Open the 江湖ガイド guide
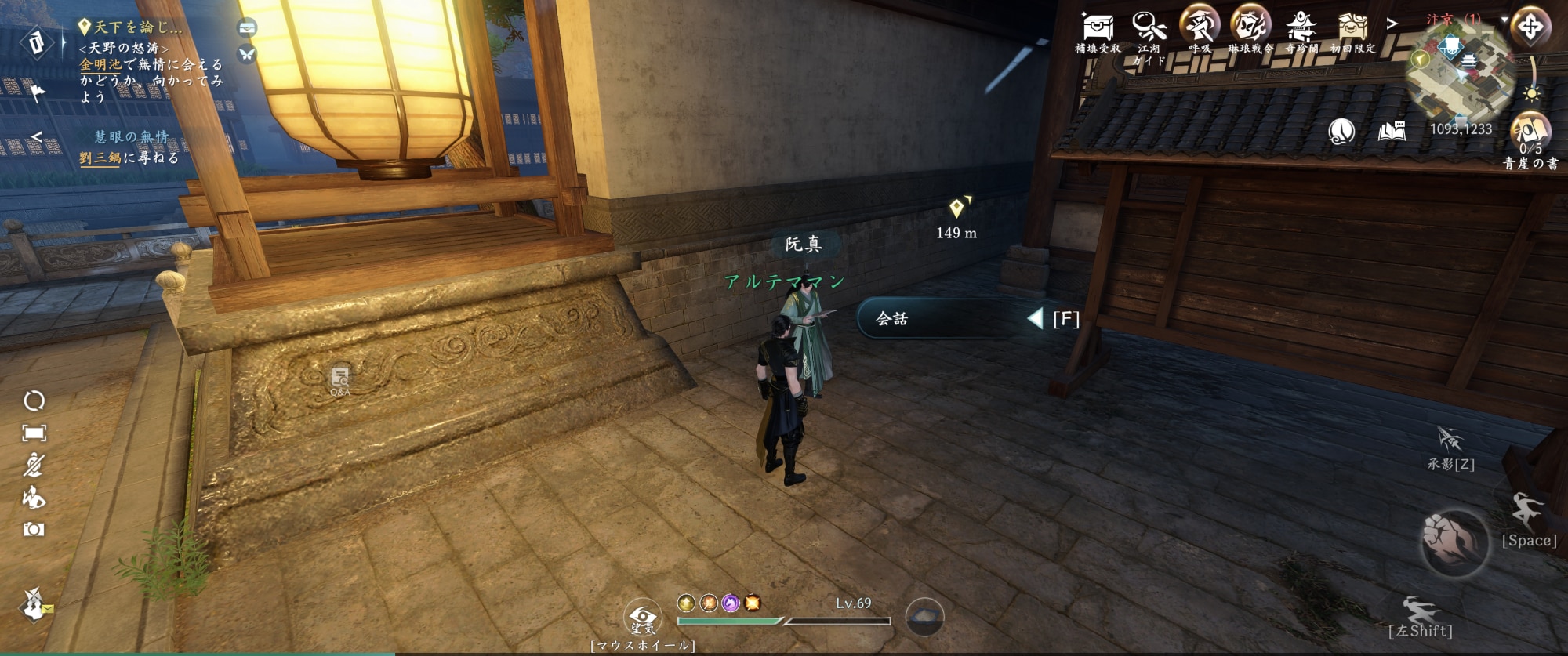The height and width of the screenshot is (656, 1568). click(x=1149, y=27)
